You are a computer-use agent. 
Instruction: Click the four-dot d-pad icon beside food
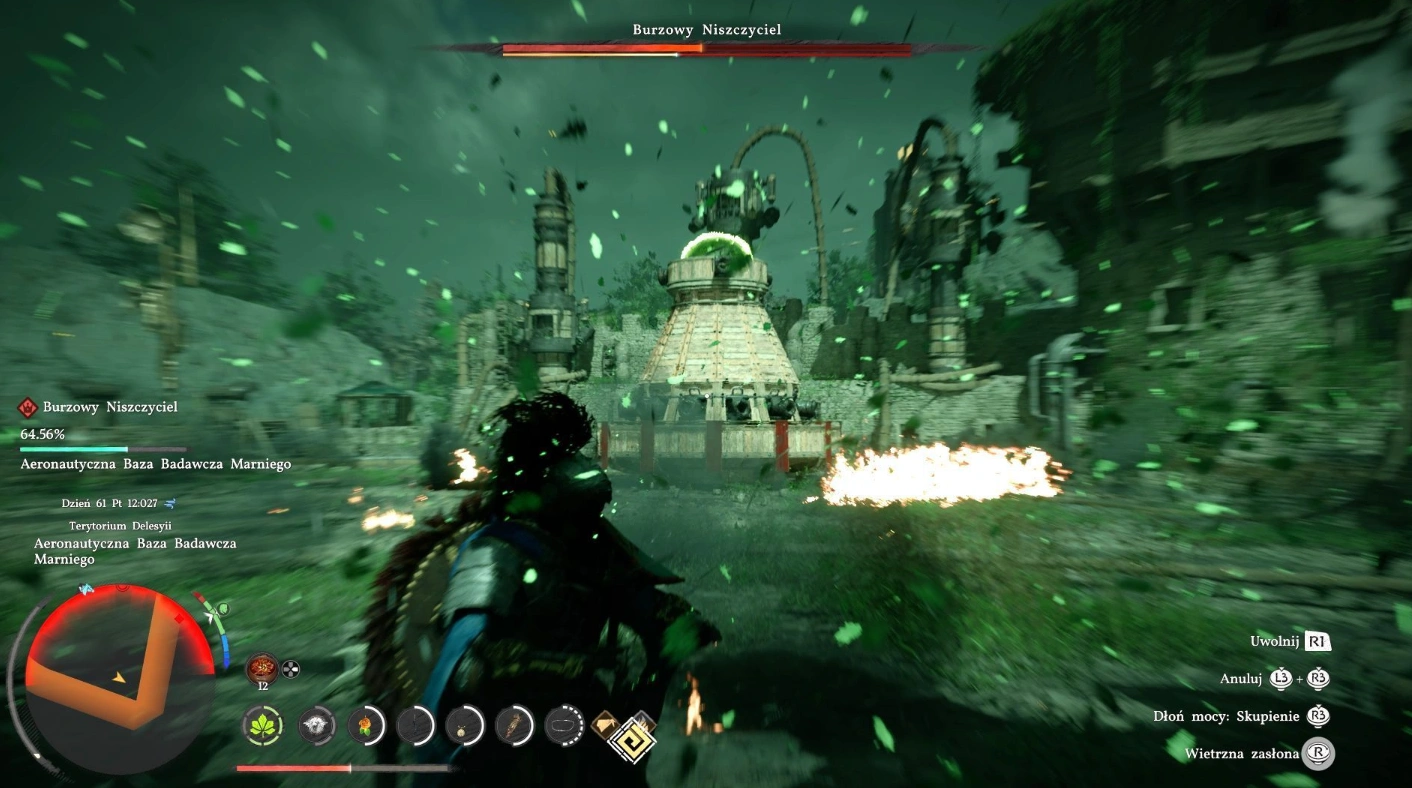tap(291, 669)
